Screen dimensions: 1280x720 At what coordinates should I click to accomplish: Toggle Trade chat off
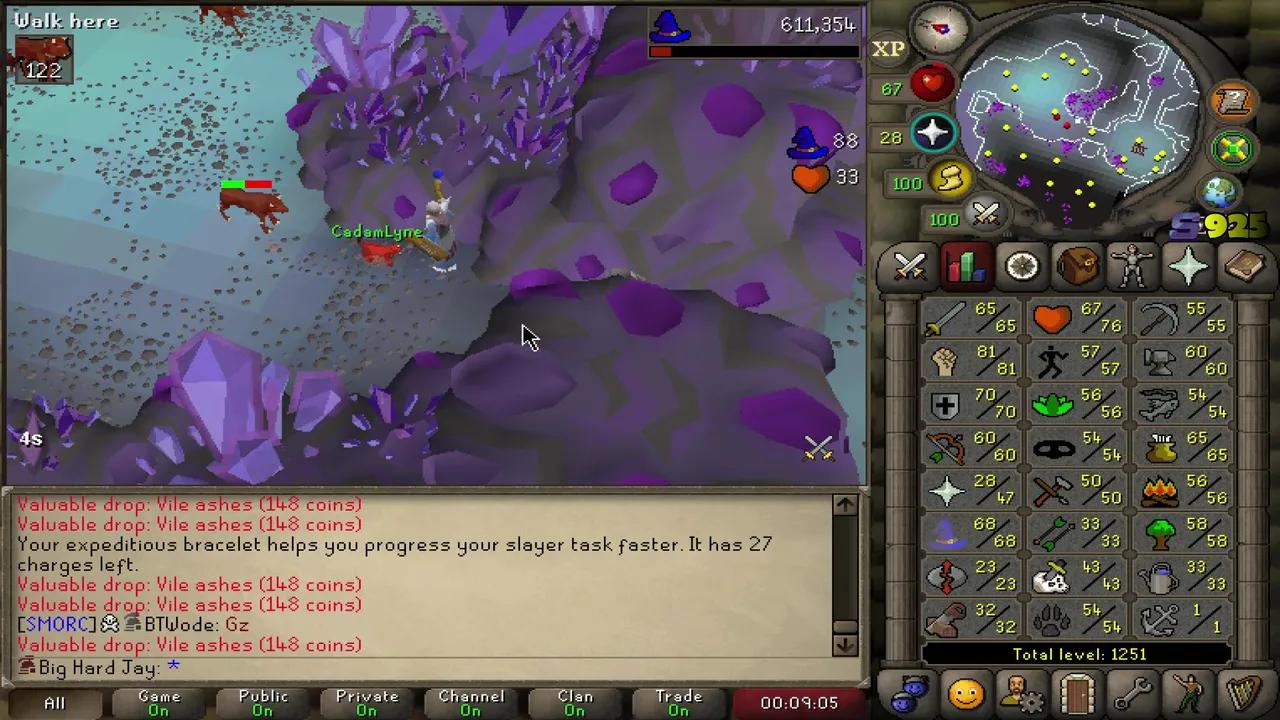click(x=679, y=700)
